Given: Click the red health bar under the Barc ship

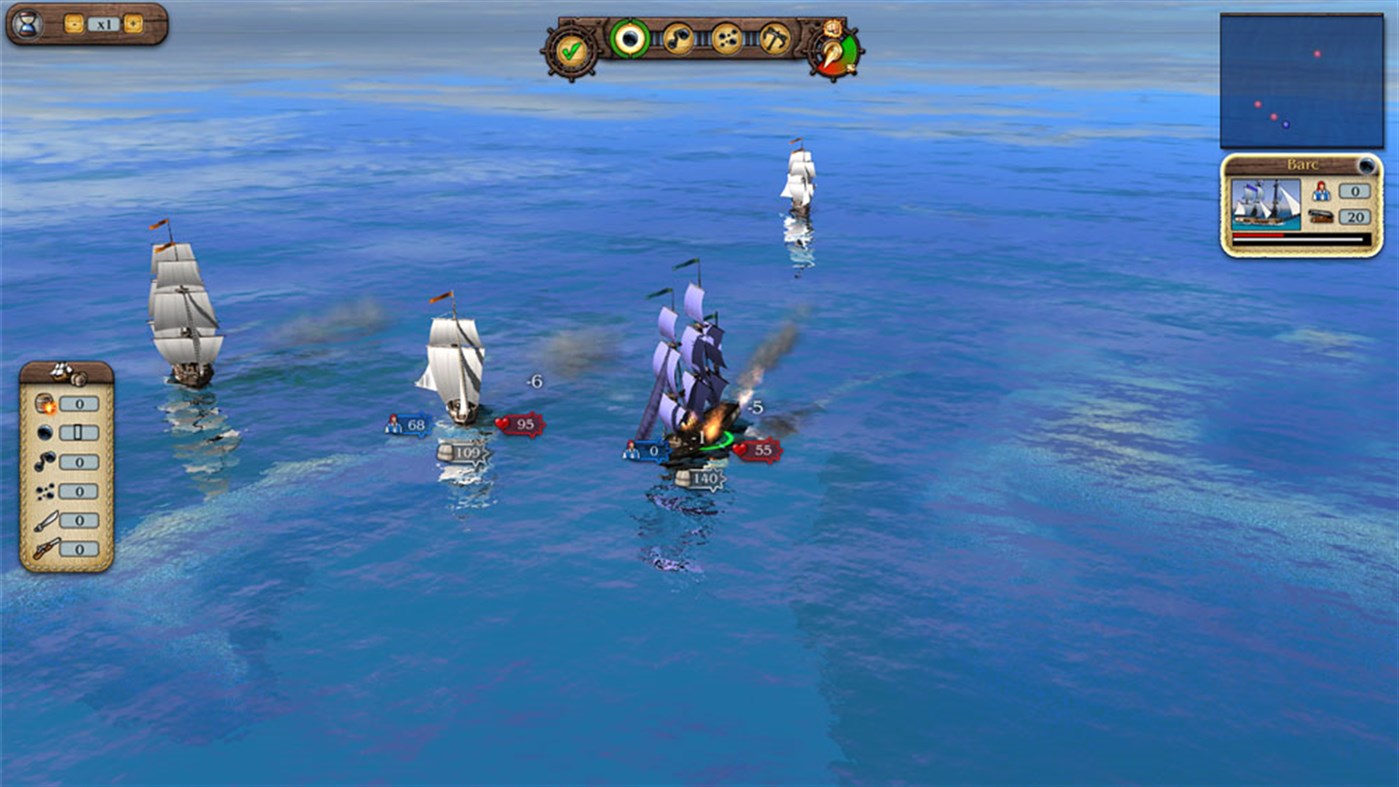Looking at the screenshot, I should point(1258,235).
